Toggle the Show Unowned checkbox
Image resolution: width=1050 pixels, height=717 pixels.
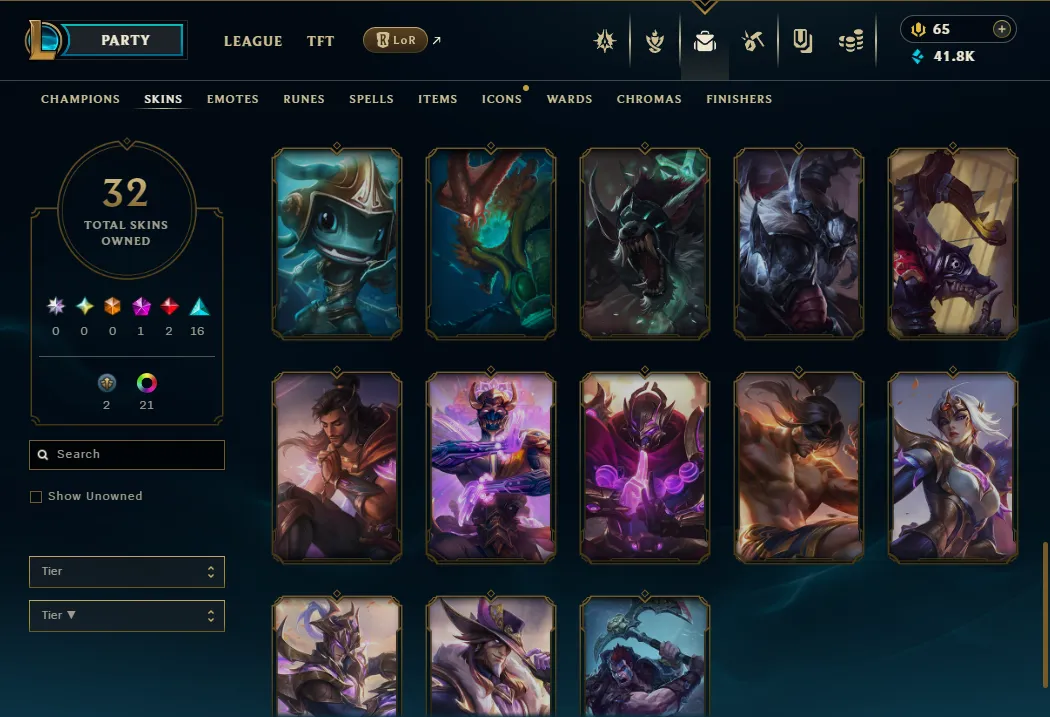pyautogui.click(x=36, y=497)
